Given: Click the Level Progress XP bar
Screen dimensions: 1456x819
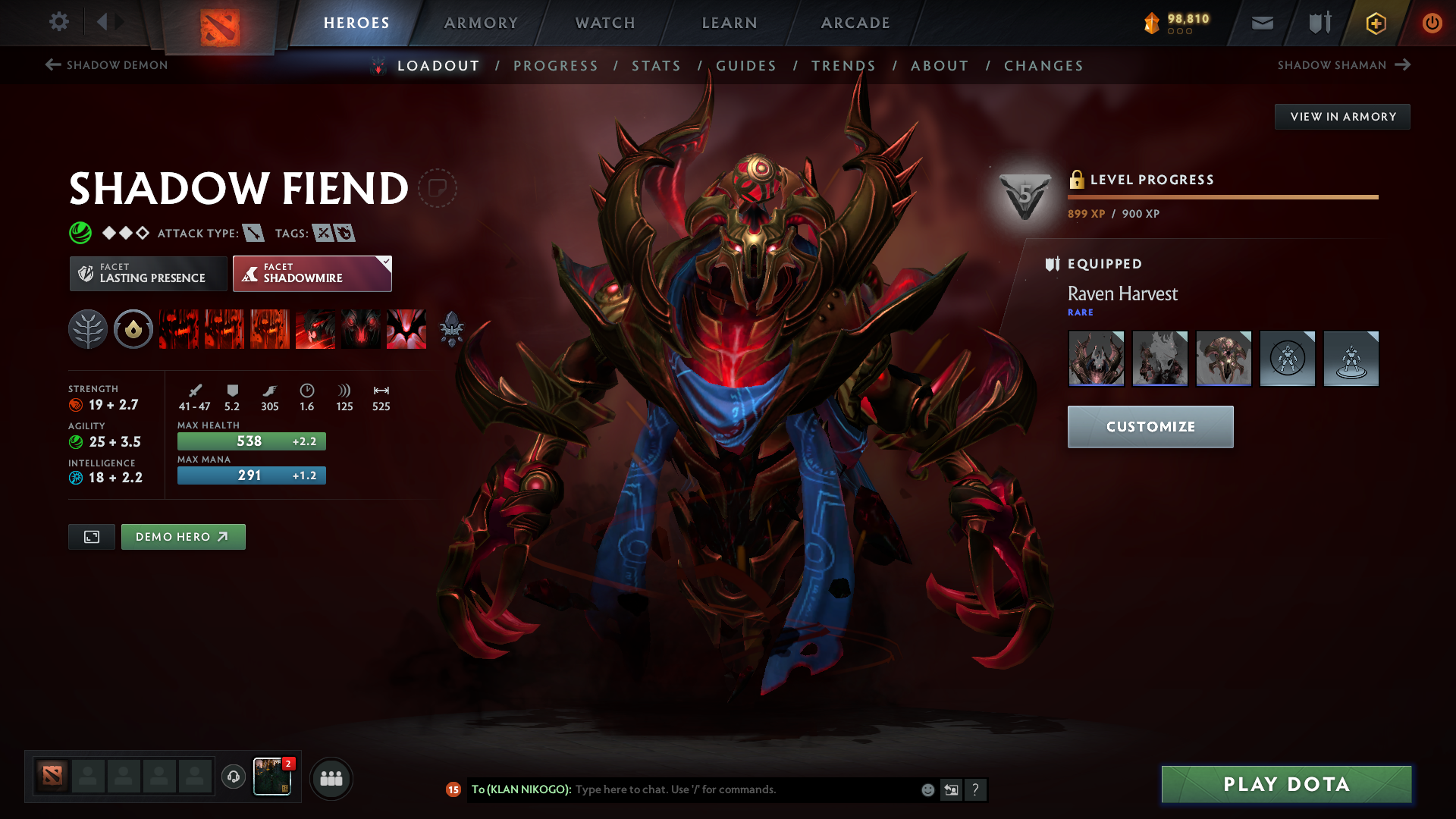Looking at the screenshot, I should pyautogui.click(x=1222, y=198).
